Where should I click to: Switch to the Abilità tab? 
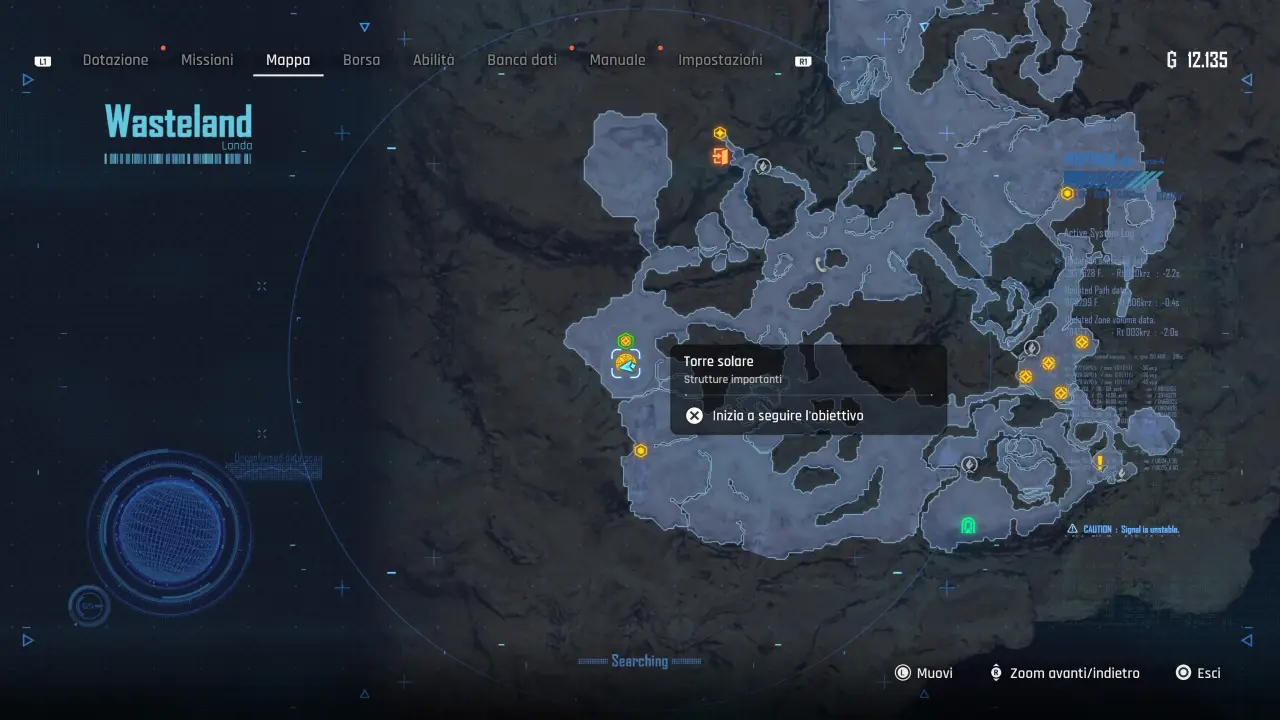(x=433, y=60)
